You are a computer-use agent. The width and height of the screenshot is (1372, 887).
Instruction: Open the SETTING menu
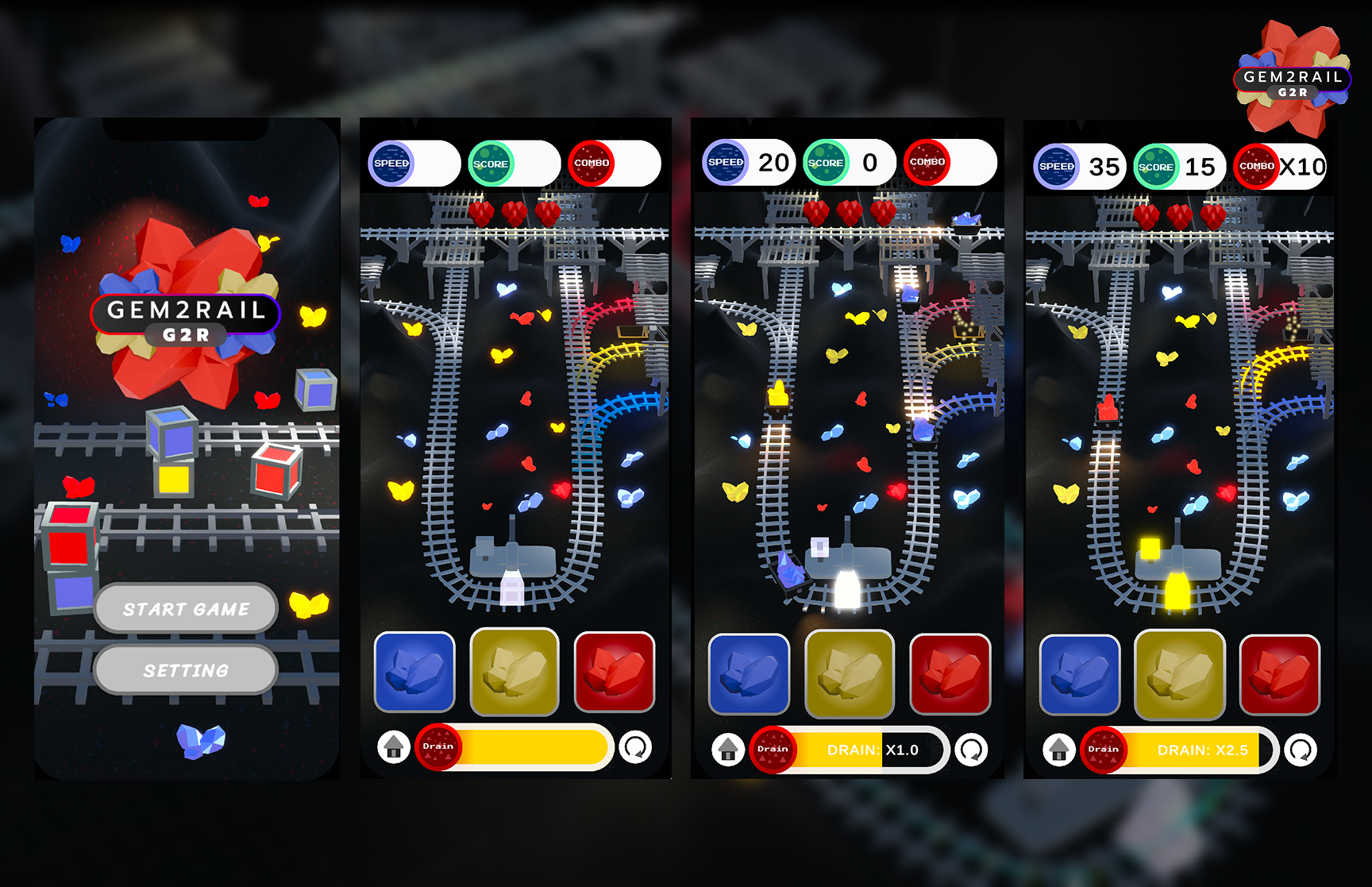pos(186,670)
